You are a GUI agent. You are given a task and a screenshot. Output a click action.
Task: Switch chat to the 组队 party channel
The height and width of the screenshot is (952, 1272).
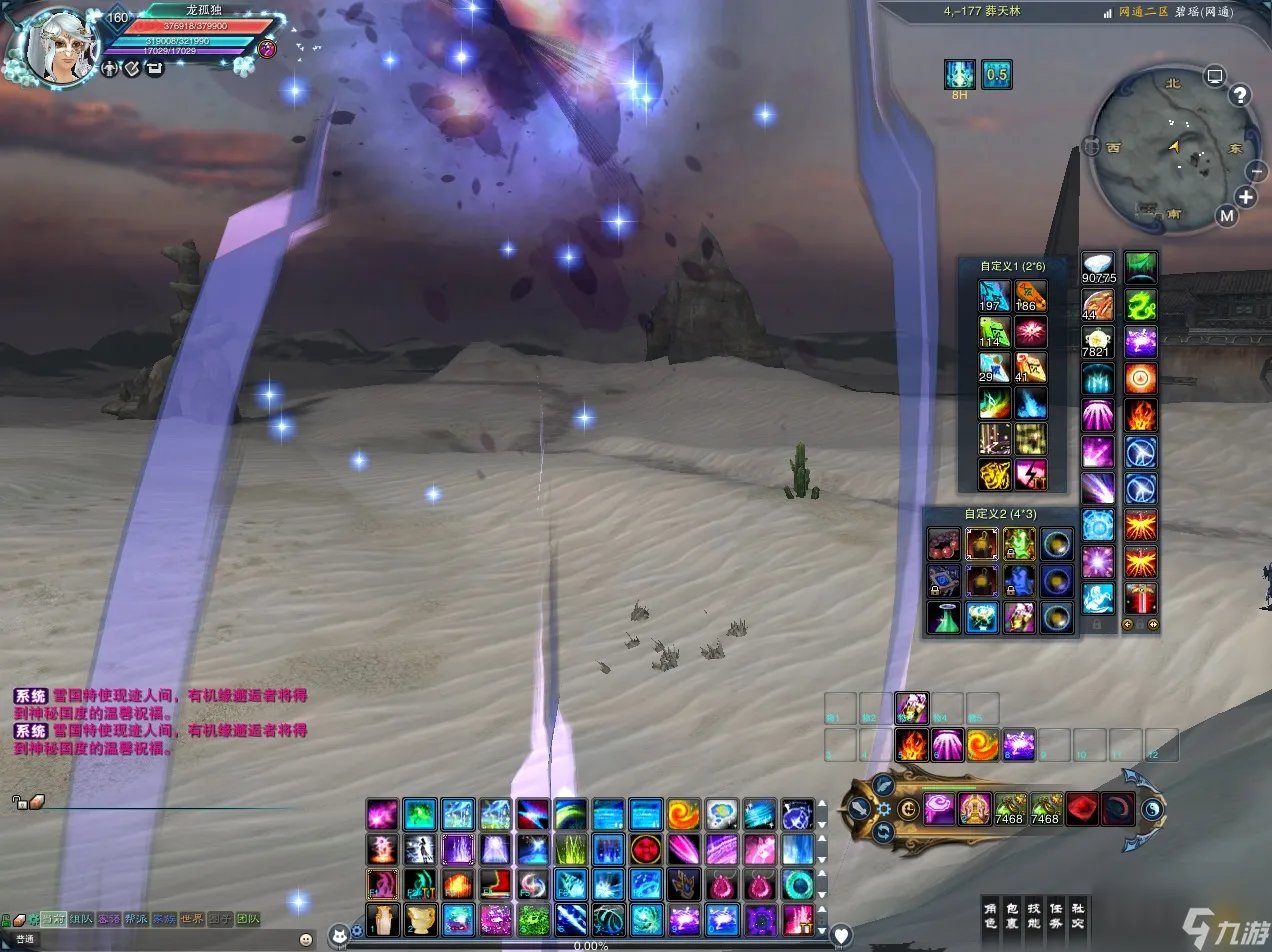pyautogui.click(x=80, y=918)
